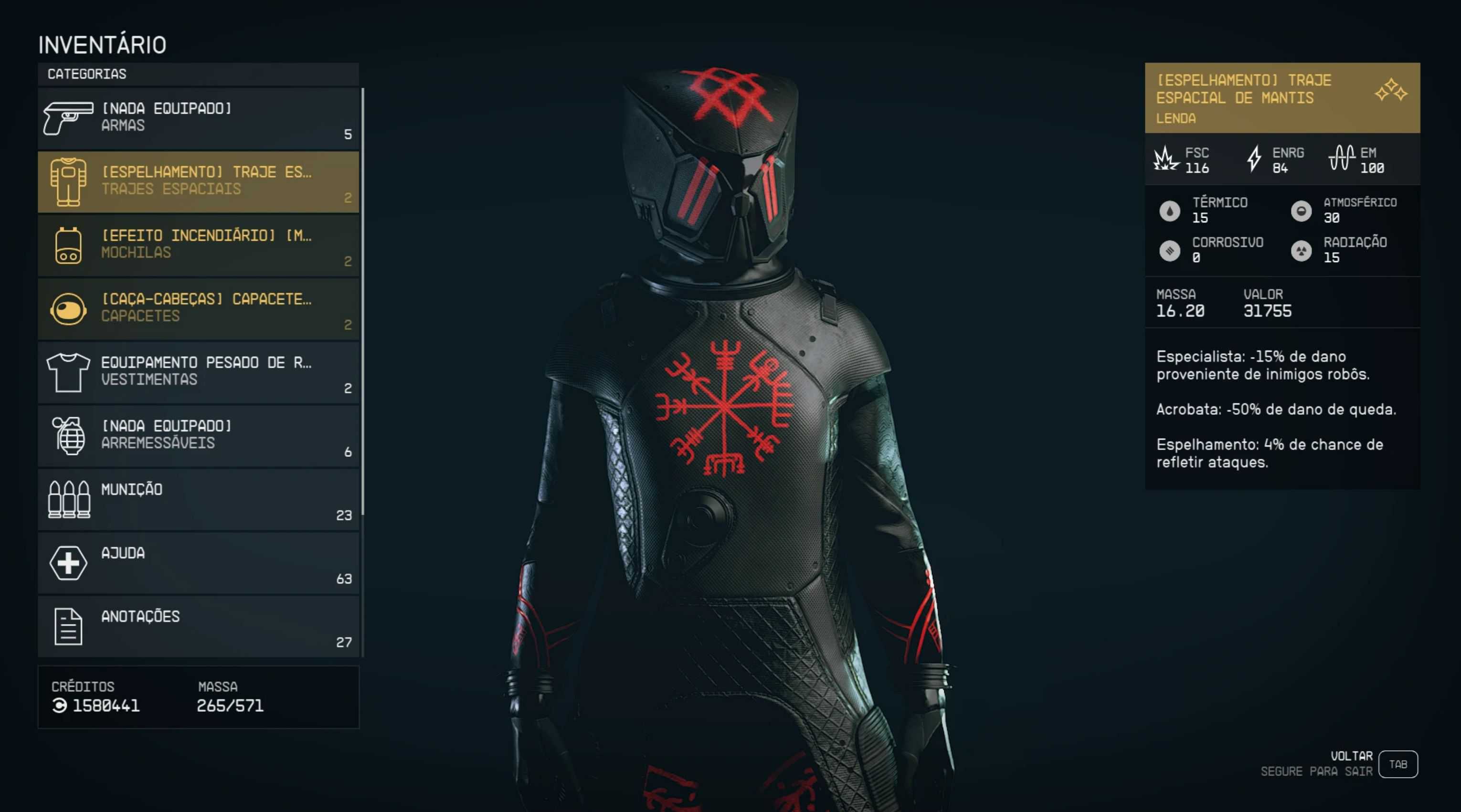Open the Vestimentas apparel category
The image size is (1461, 812).
(x=198, y=372)
